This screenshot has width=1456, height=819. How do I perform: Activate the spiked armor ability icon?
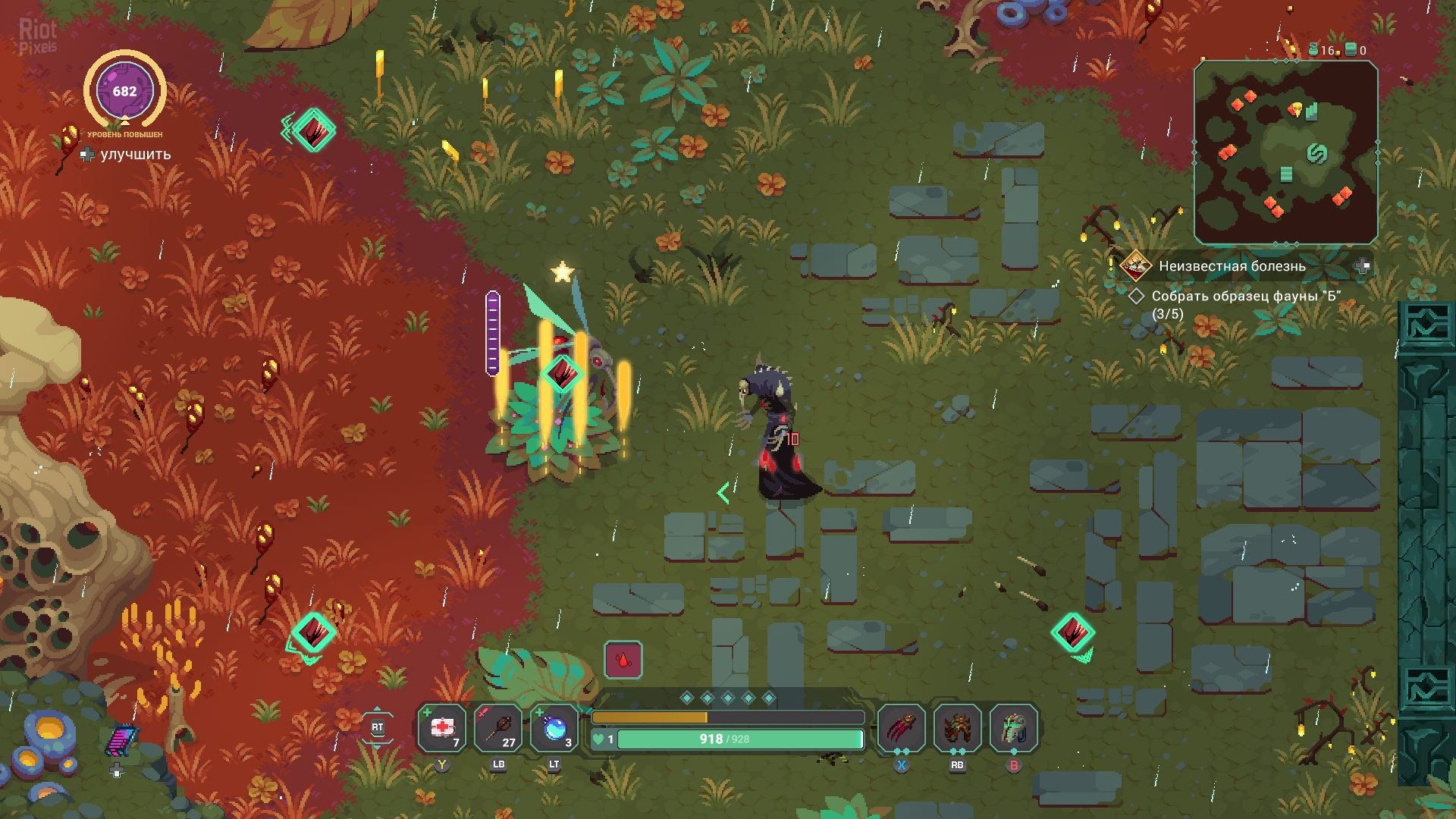957,729
